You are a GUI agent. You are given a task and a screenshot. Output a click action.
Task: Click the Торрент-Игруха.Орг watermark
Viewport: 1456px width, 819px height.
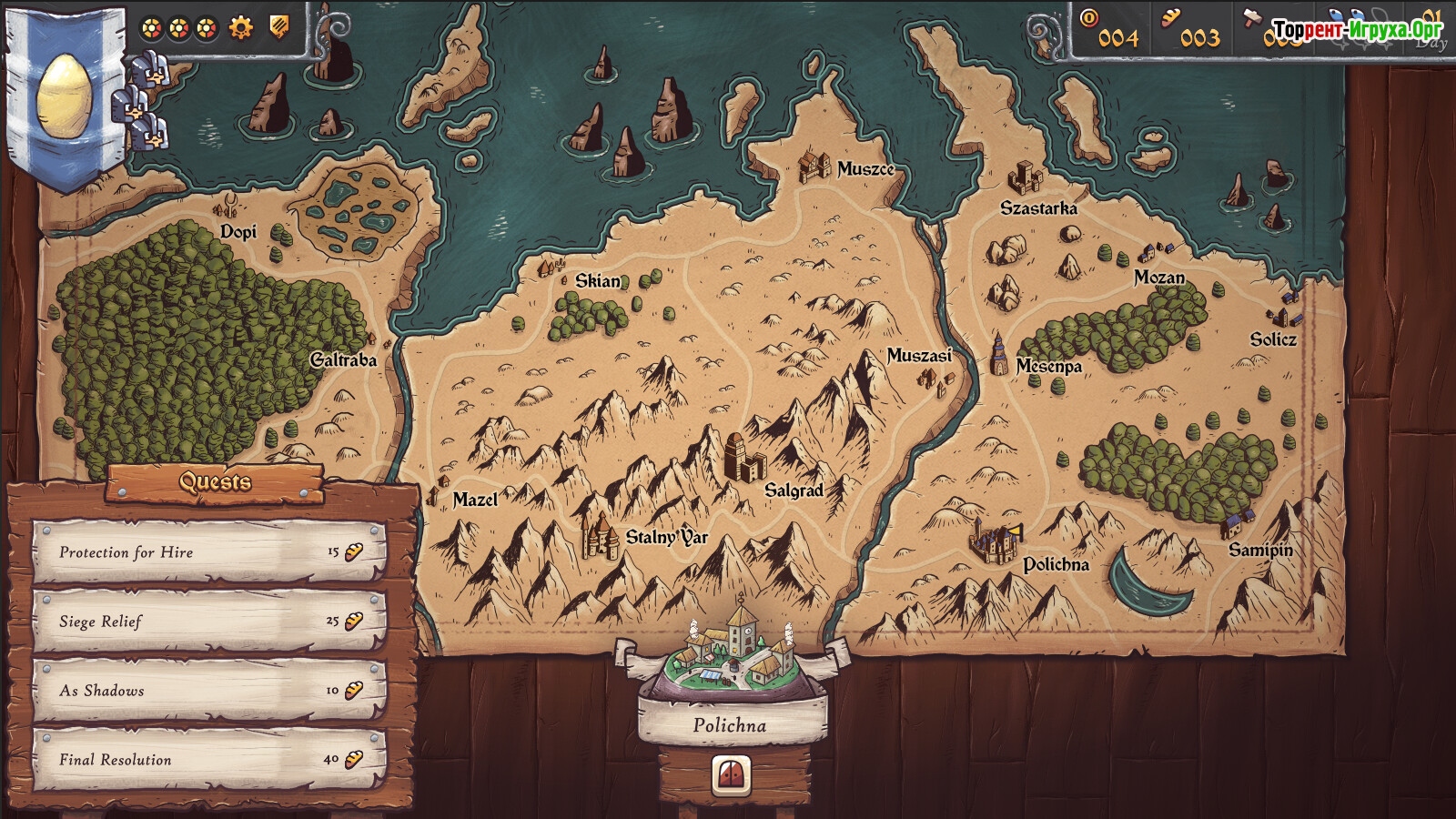1357,30
